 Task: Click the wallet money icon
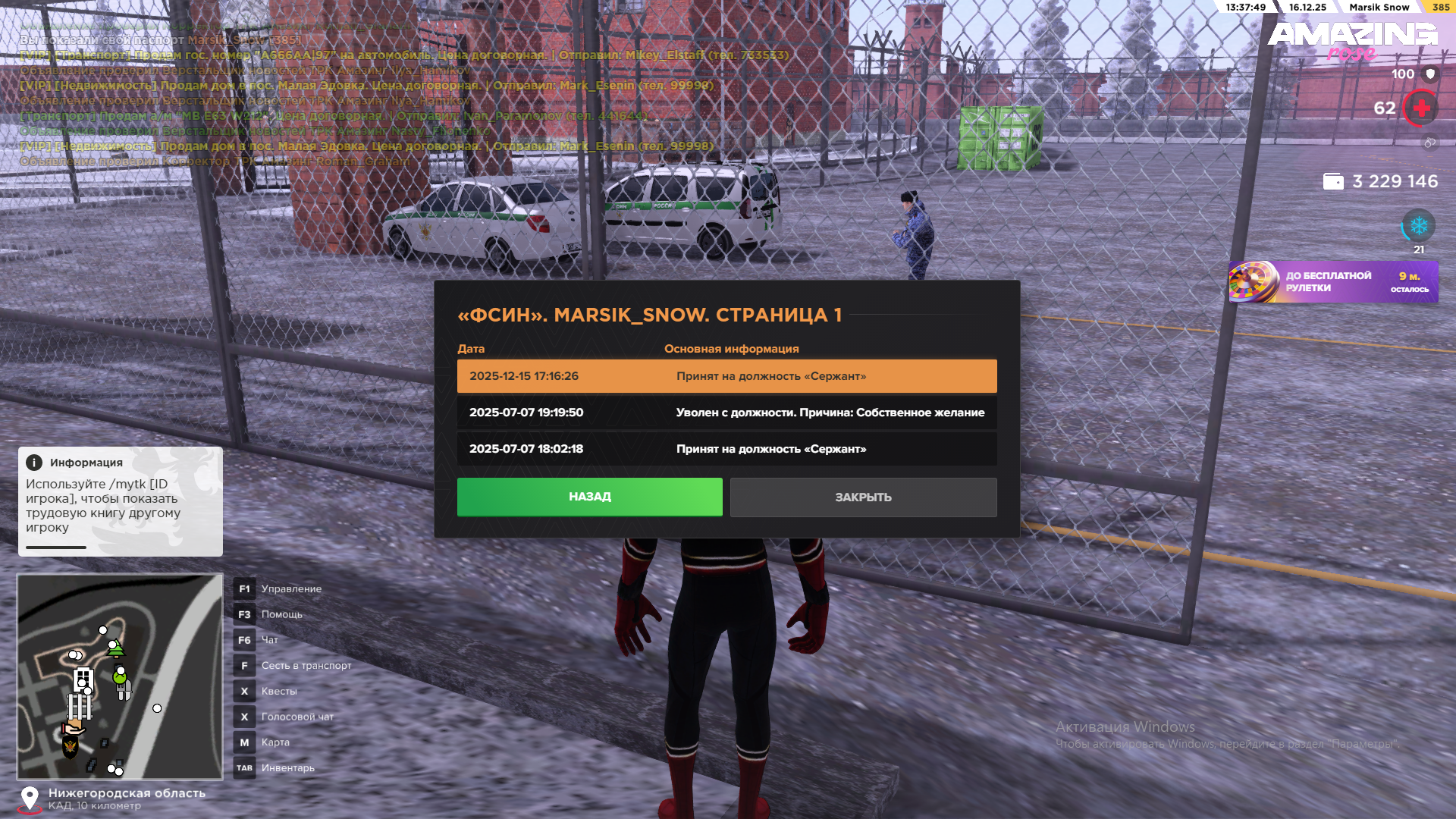(x=1333, y=182)
